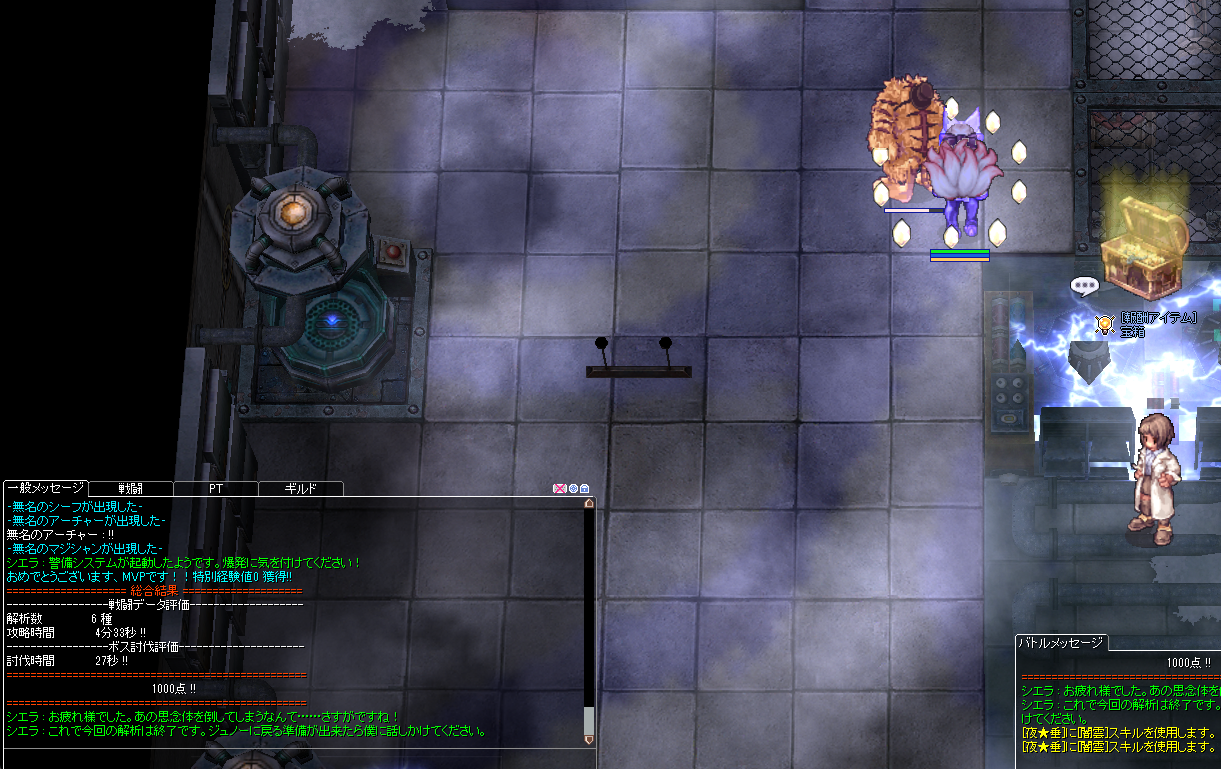1221x769 pixels.
Task: Select the PT chat tab
Action: pyautogui.click(x=216, y=489)
